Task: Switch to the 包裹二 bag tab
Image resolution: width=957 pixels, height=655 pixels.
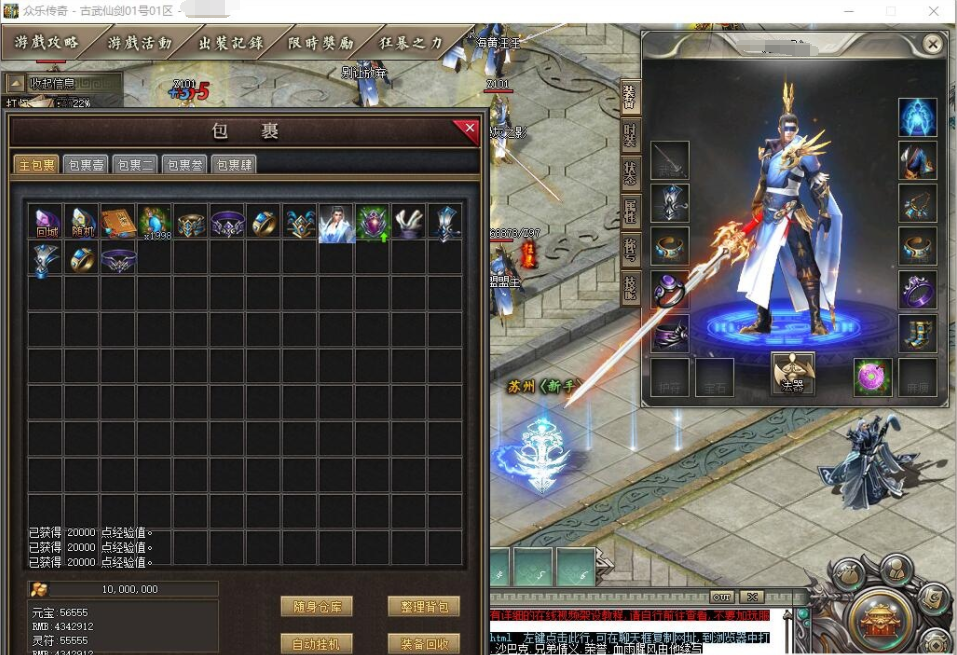Action: (134, 165)
